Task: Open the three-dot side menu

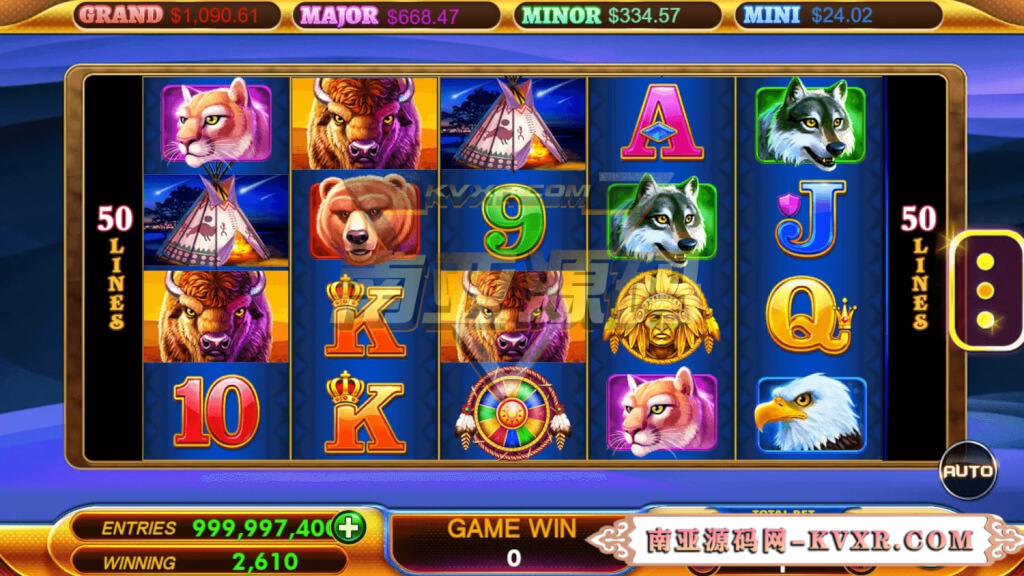Action: [x=985, y=291]
